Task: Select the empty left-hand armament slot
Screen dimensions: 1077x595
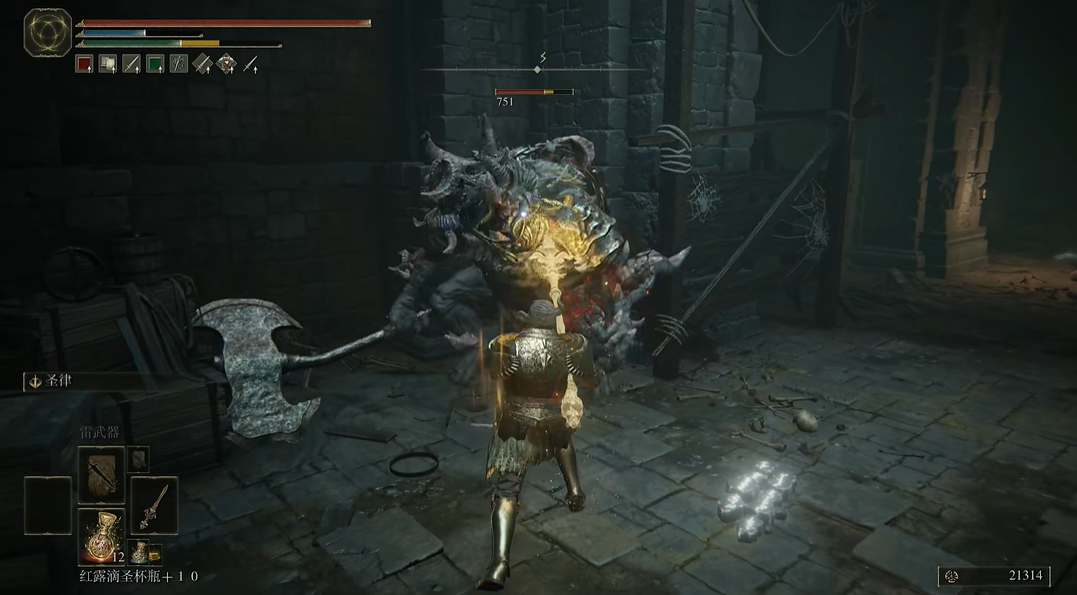Action: pos(48,505)
